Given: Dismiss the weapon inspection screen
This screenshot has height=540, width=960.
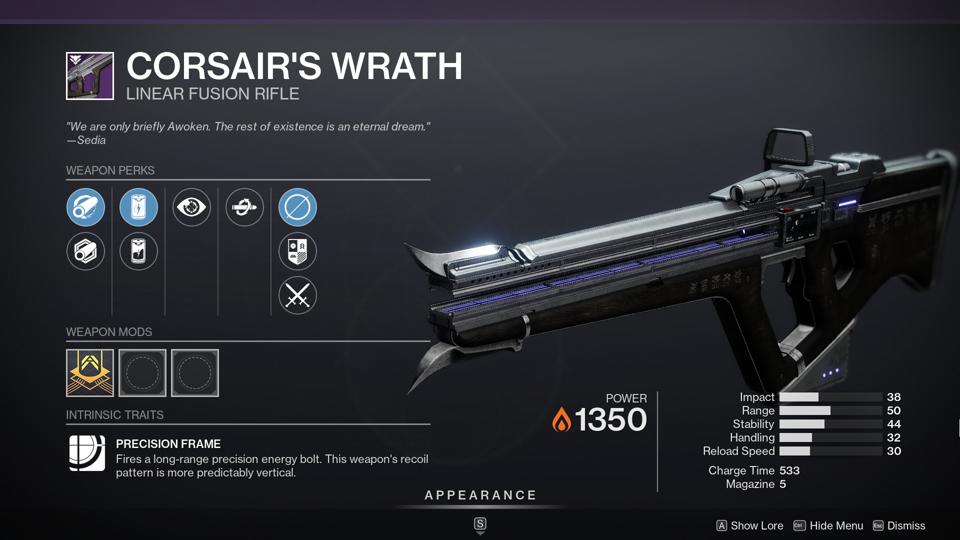Looking at the screenshot, I should point(899,526).
